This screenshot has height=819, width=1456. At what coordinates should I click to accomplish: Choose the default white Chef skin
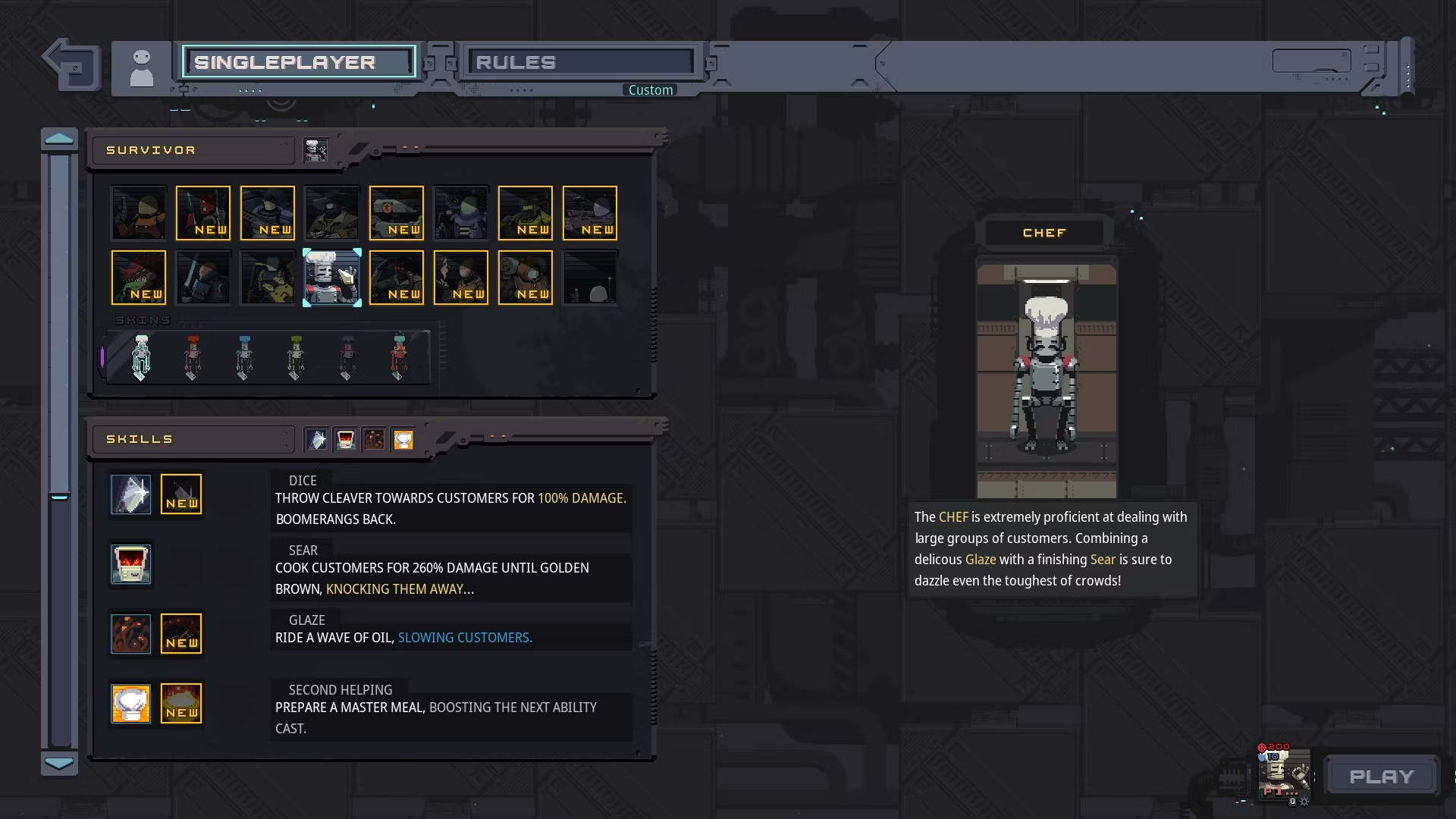pyautogui.click(x=141, y=356)
